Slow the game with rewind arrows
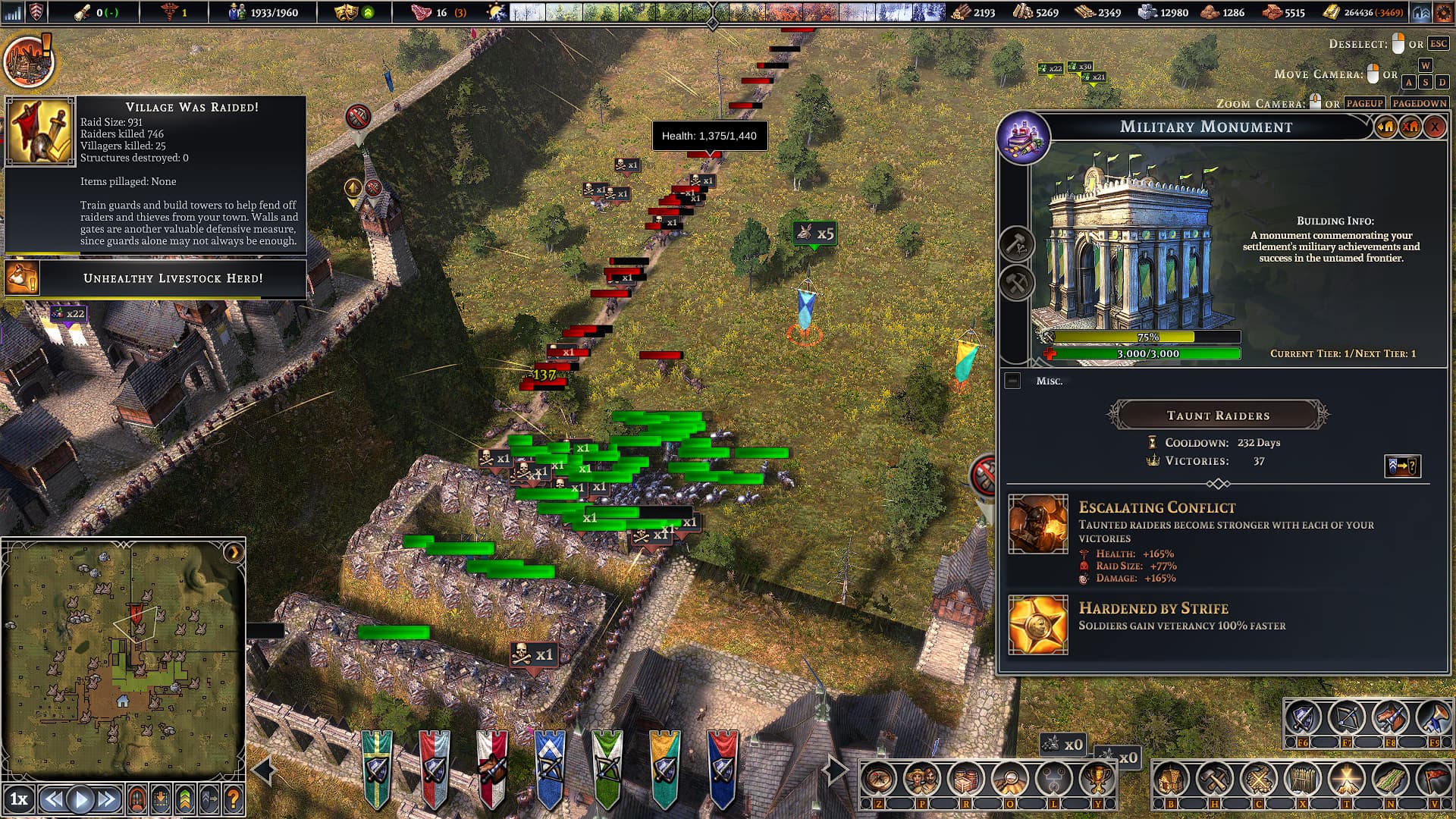 click(x=52, y=799)
